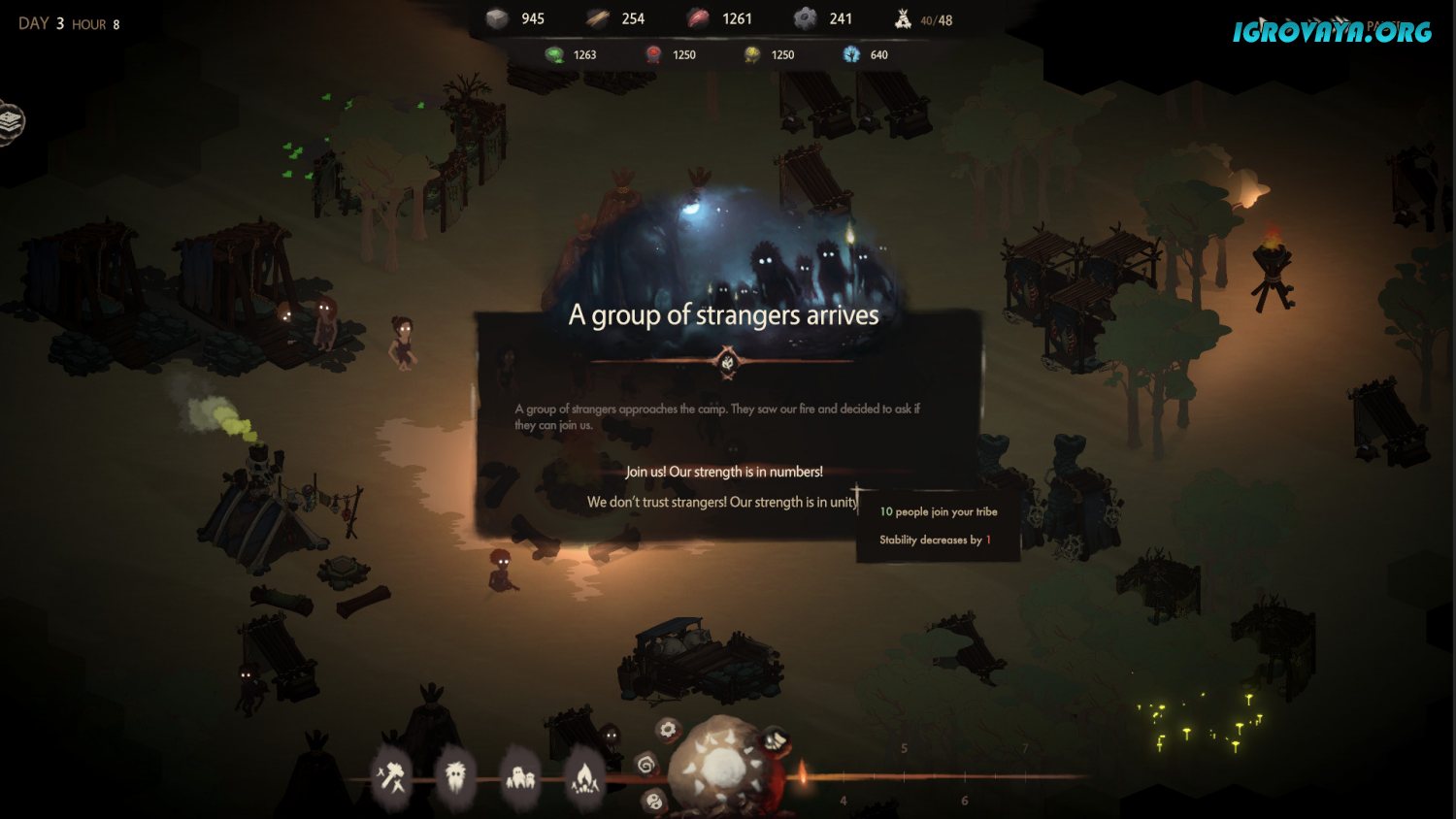The width and height of the screenshot is (1456, 819).
Task: Open the shaggy-faced tribesman menu
Action: [455, 776]
